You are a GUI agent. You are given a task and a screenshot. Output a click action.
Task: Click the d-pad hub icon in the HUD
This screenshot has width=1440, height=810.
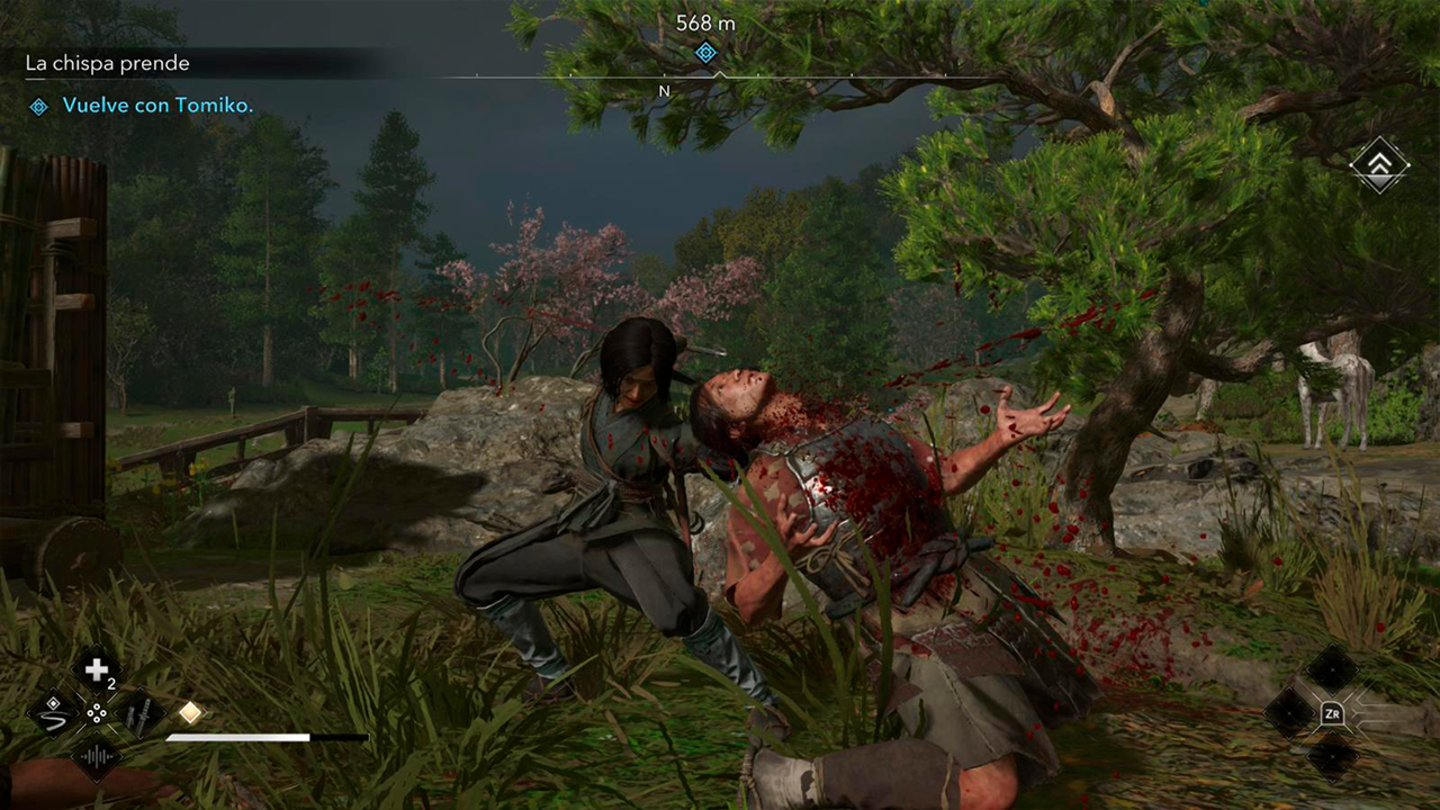pos(96,715)
